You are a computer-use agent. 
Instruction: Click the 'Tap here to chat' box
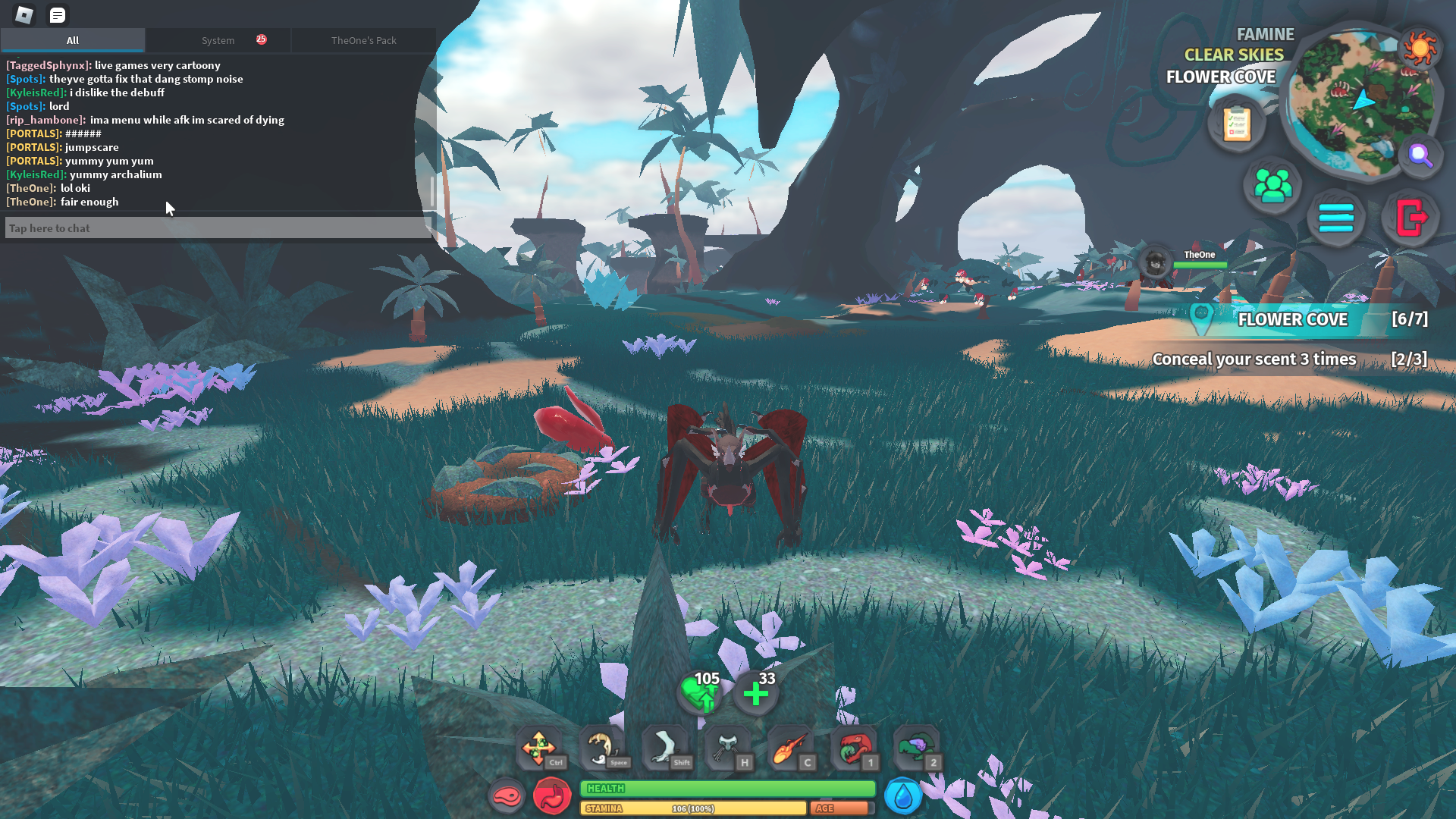218,228
